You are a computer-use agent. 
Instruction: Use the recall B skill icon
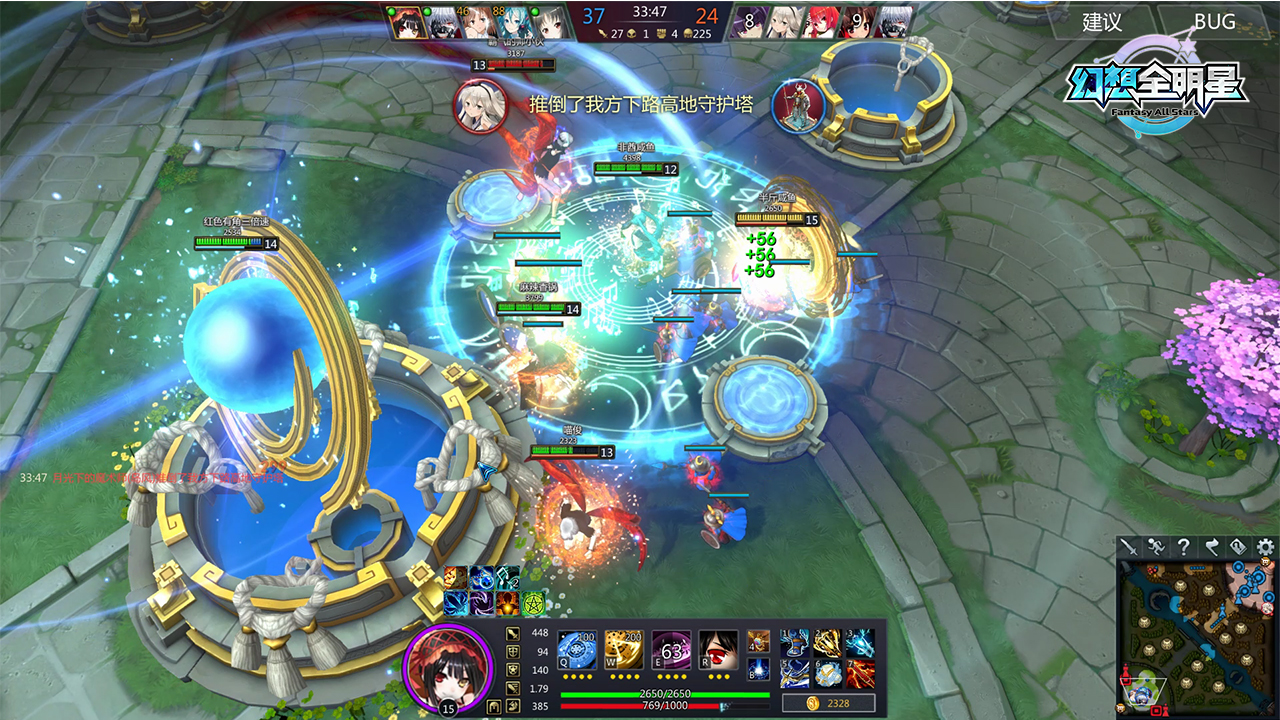click(x=758, y=668)
